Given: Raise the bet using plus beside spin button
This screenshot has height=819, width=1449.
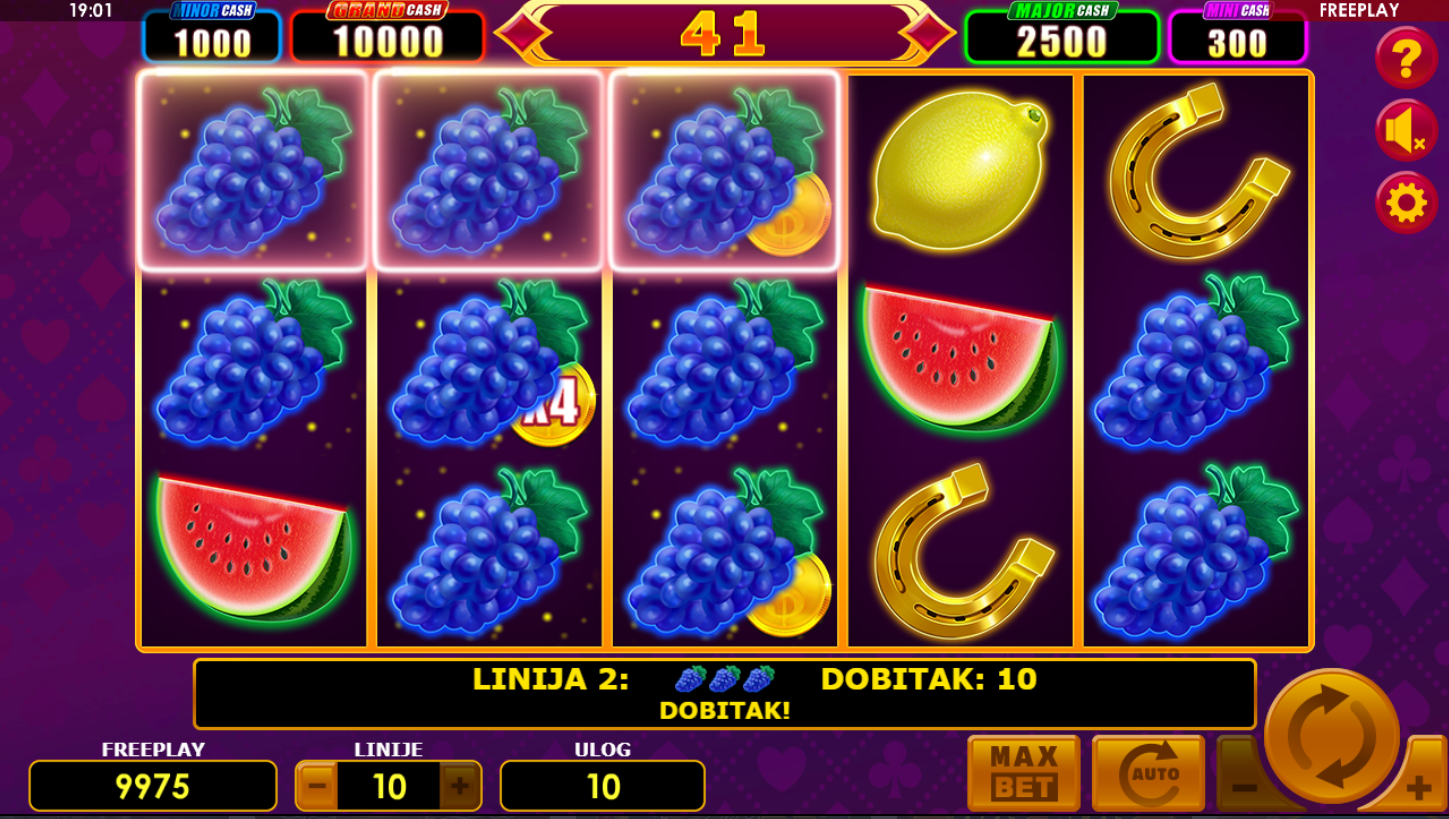Looking at the screenshot, I should point(1419,788).
